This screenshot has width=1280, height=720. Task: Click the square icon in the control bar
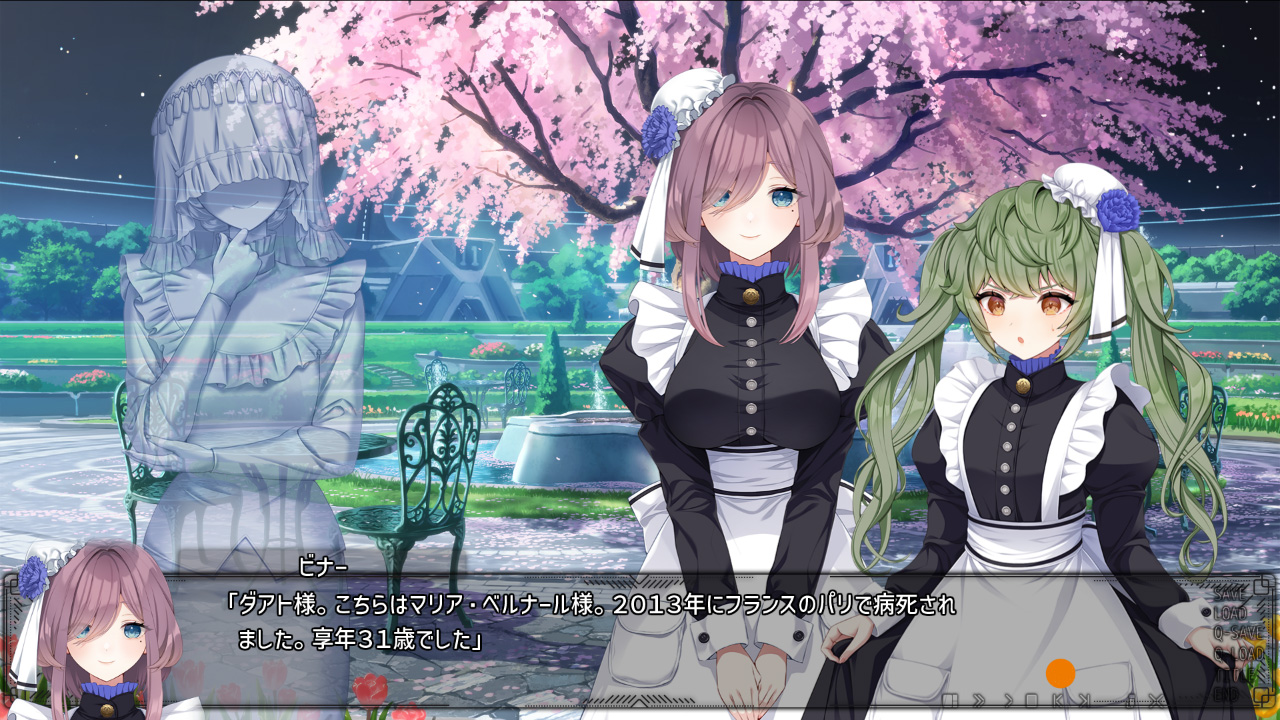1032,699
